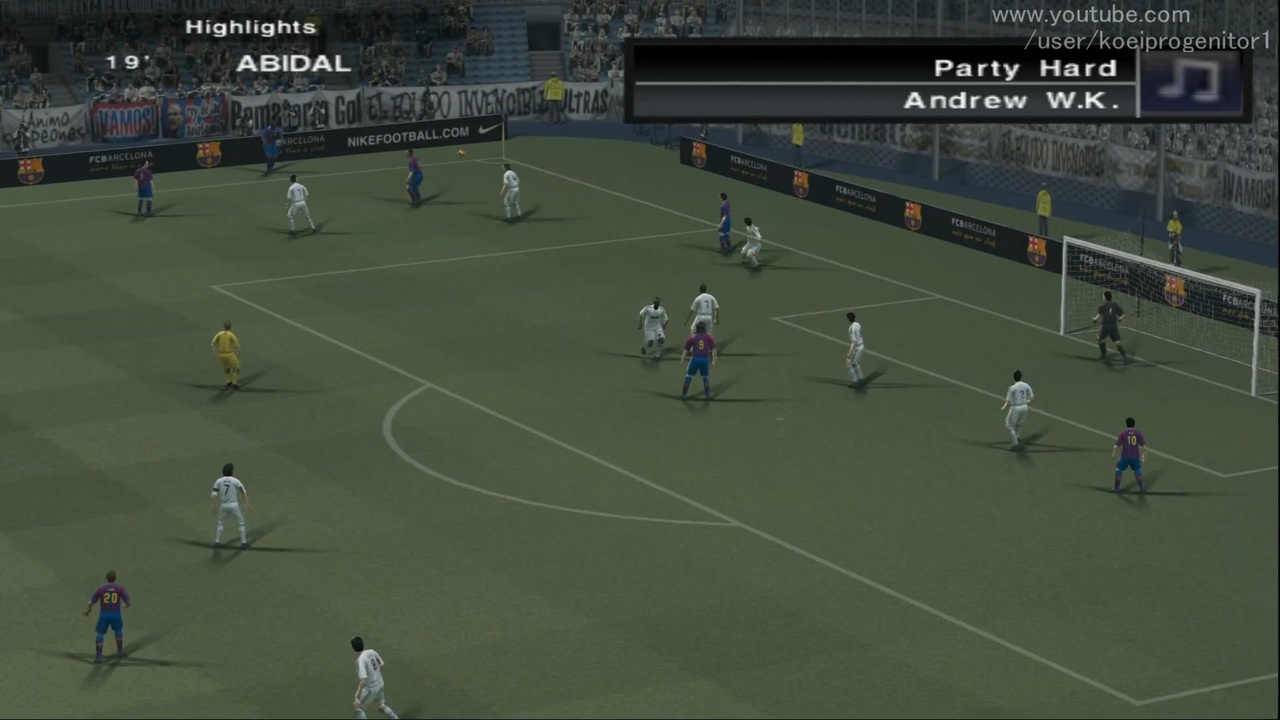Click the /user/koeiprogenitor1 channel link
Image resolution: width=1280 pixels, height=720 pixels.
(1148, 41)
